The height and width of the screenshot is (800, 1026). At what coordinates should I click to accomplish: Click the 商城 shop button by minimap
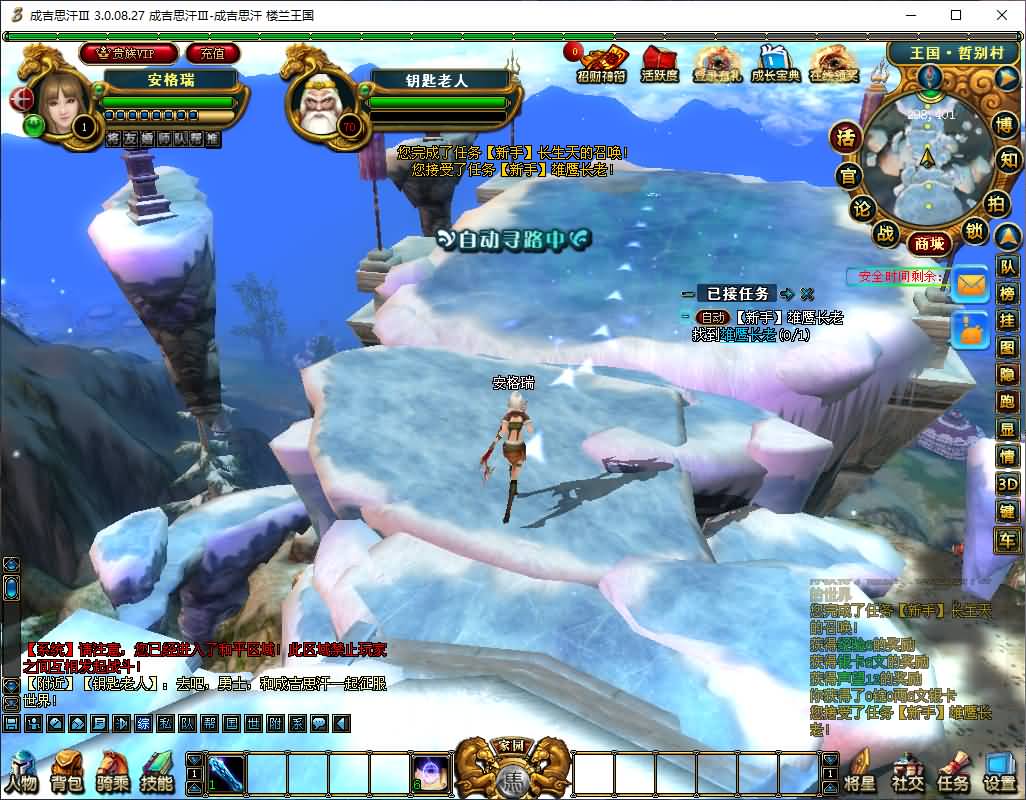[x=927, y=243]
